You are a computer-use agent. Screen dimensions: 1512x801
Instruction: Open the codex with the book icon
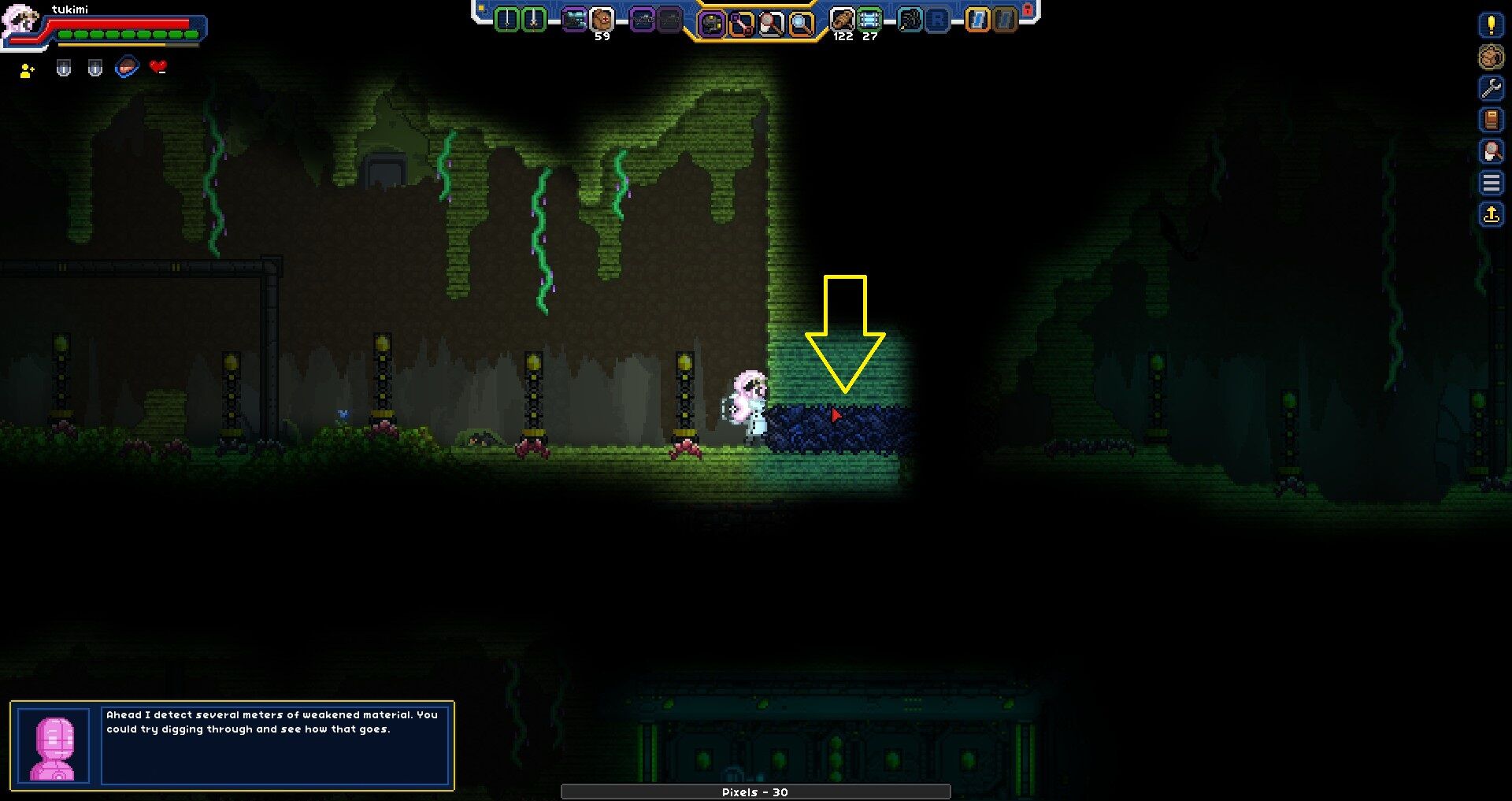click(x=1492, y=121)
